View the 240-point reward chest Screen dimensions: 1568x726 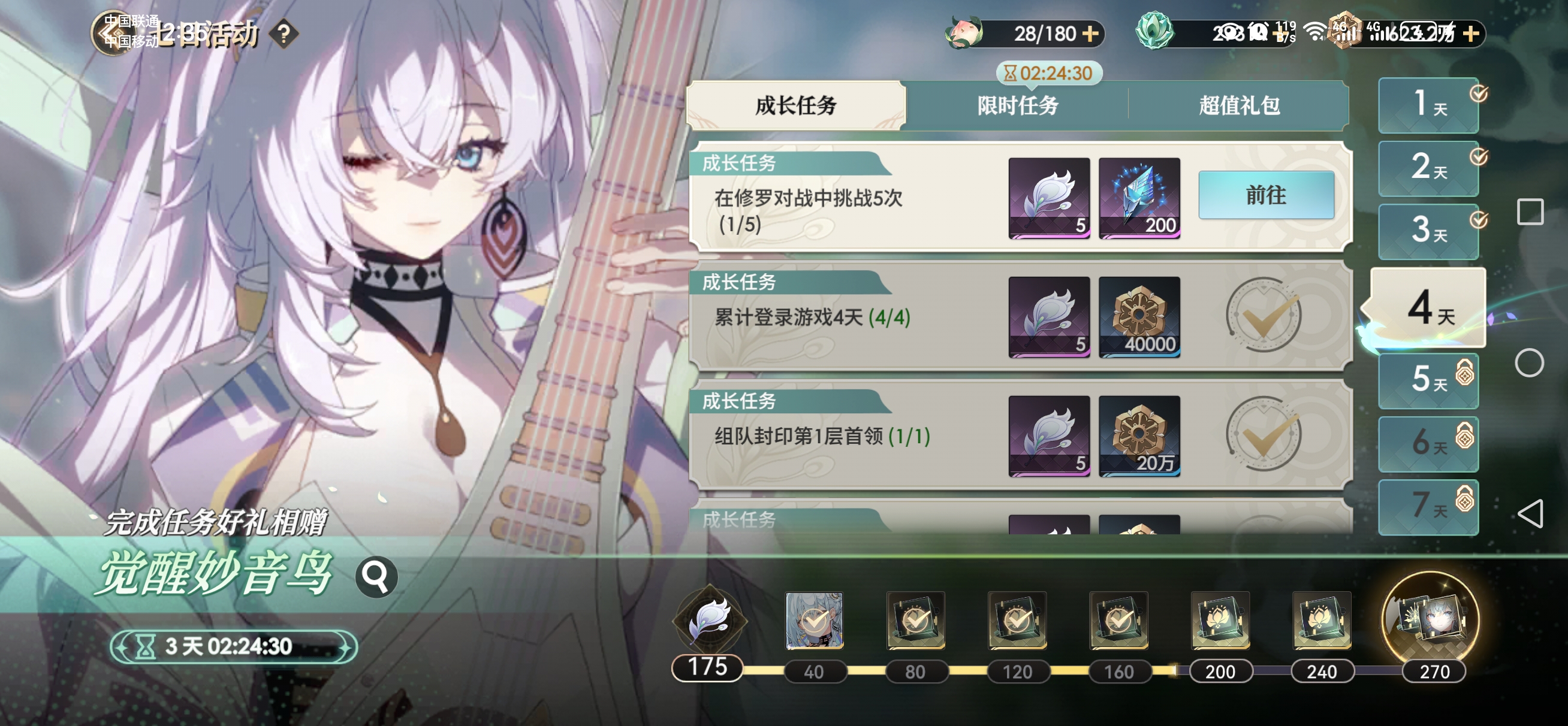pos(1322,620)
